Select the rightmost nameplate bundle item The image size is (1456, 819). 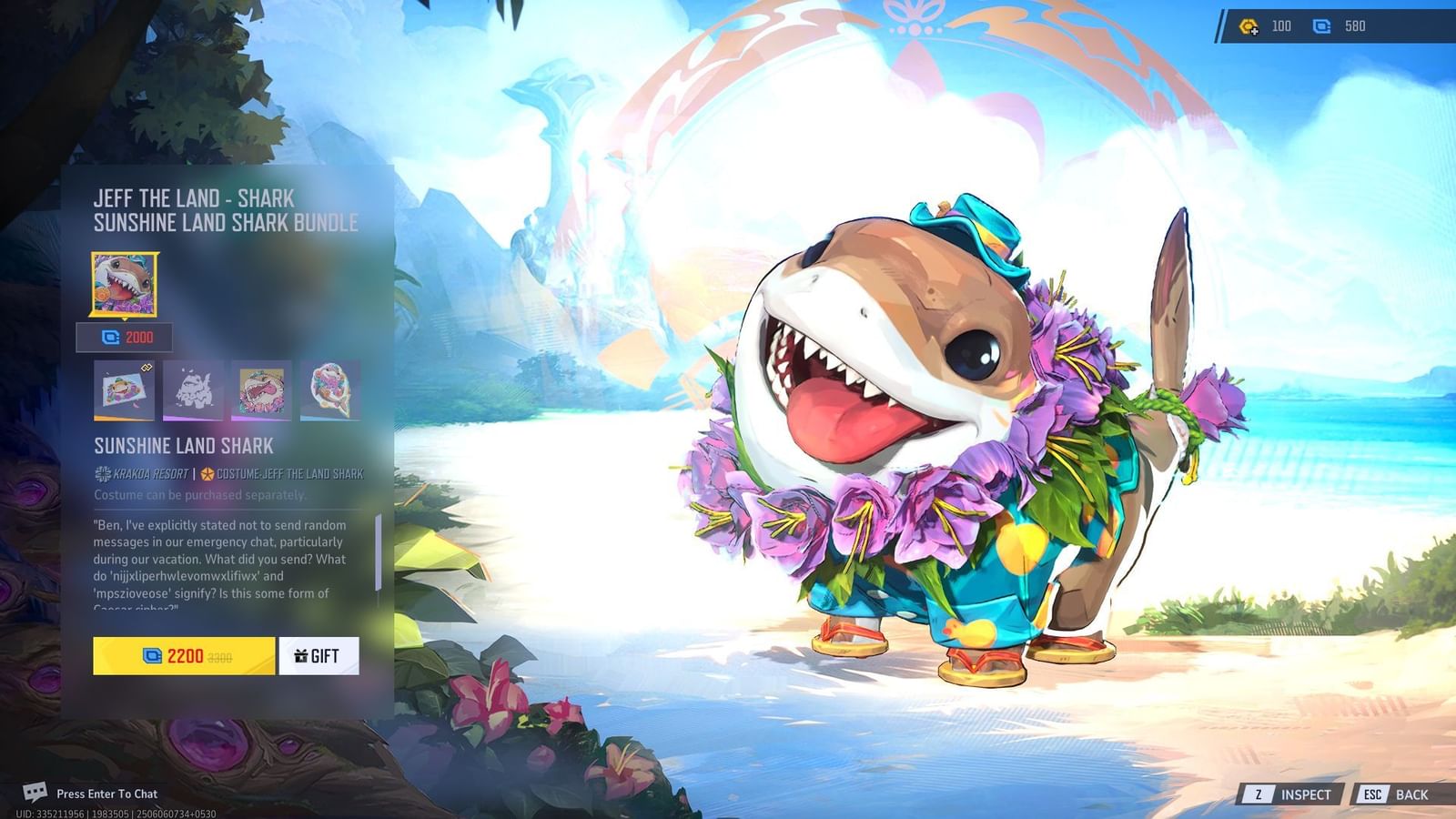[330, 389]
